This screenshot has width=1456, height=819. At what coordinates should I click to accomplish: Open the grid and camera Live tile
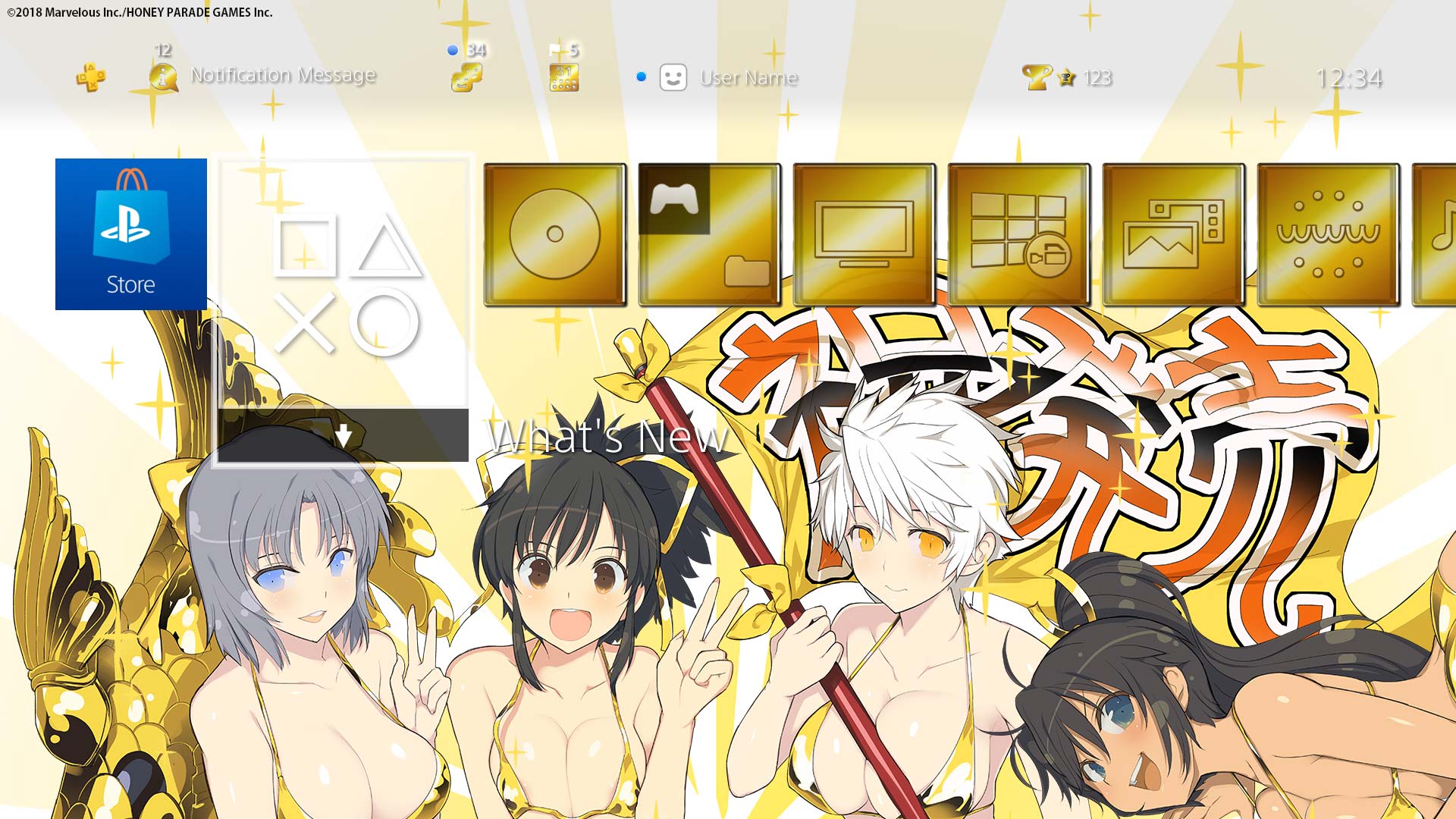(1019, 234)
